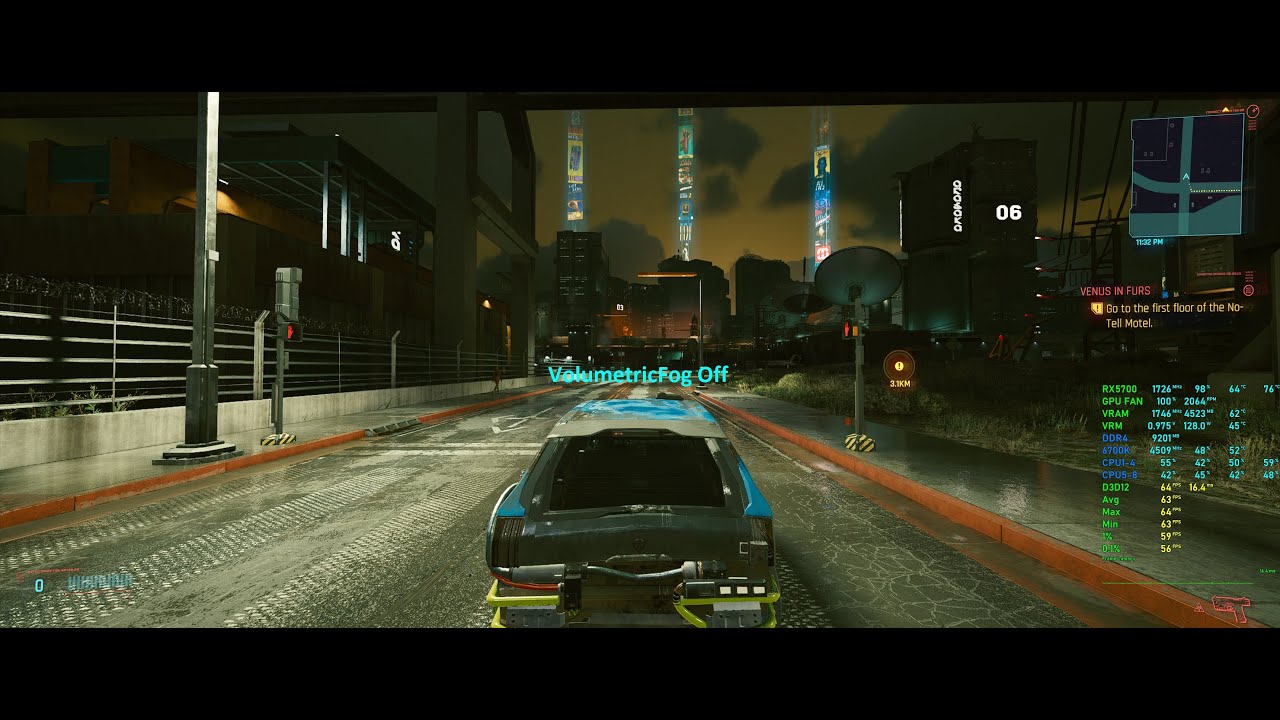
Task: Click the yellow exclamation quest distance marker
Action: click(x=897, y=368)
